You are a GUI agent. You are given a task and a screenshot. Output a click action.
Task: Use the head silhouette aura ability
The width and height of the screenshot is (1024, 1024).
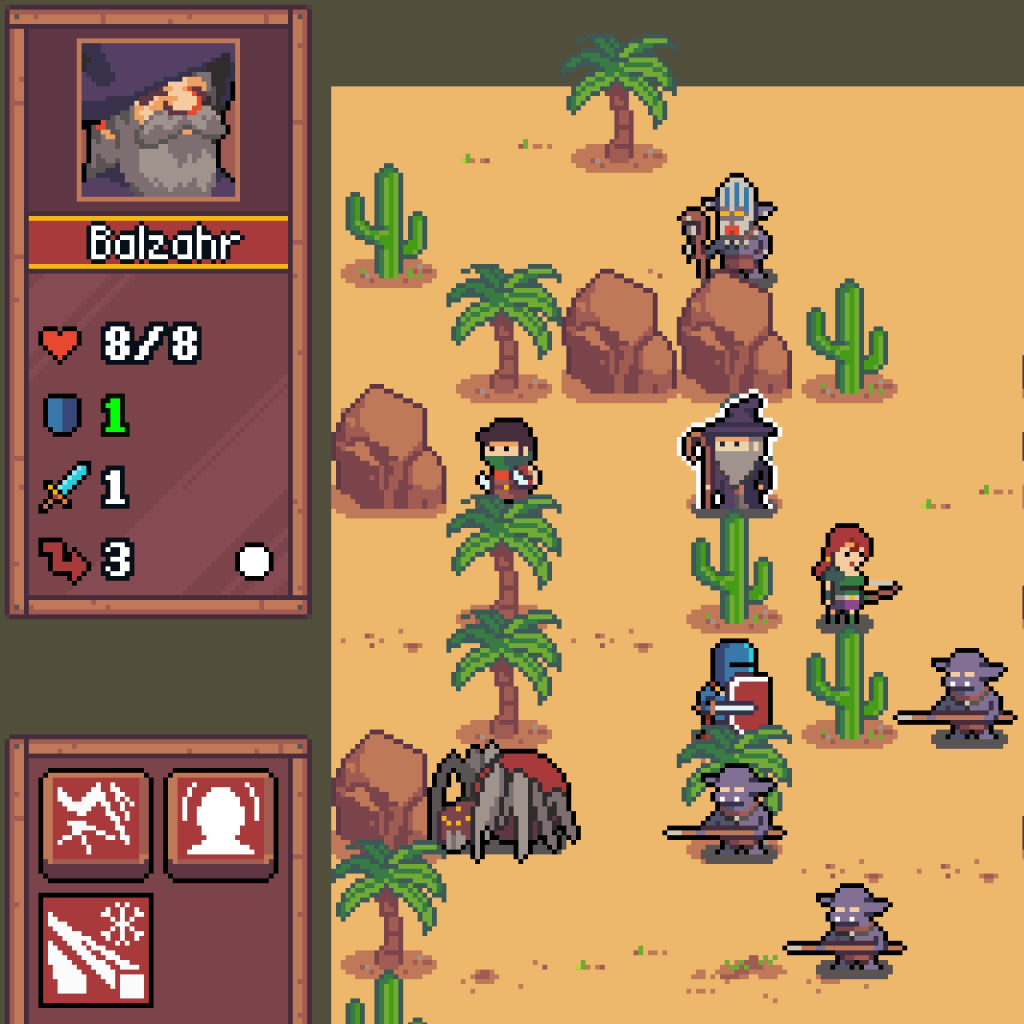219,824
